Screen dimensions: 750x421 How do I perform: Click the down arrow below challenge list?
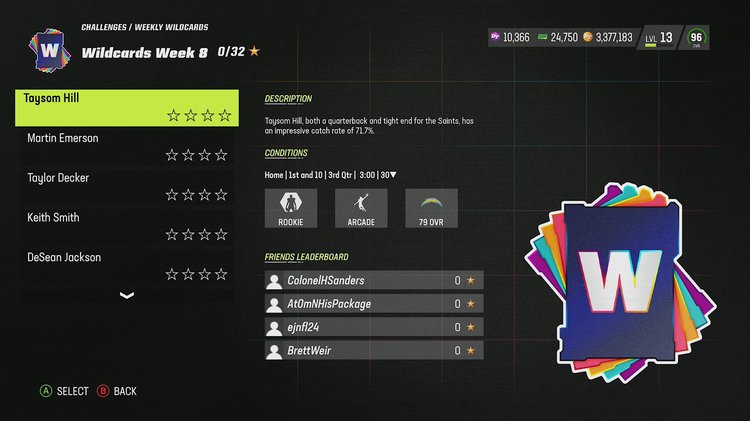point(127,295)
